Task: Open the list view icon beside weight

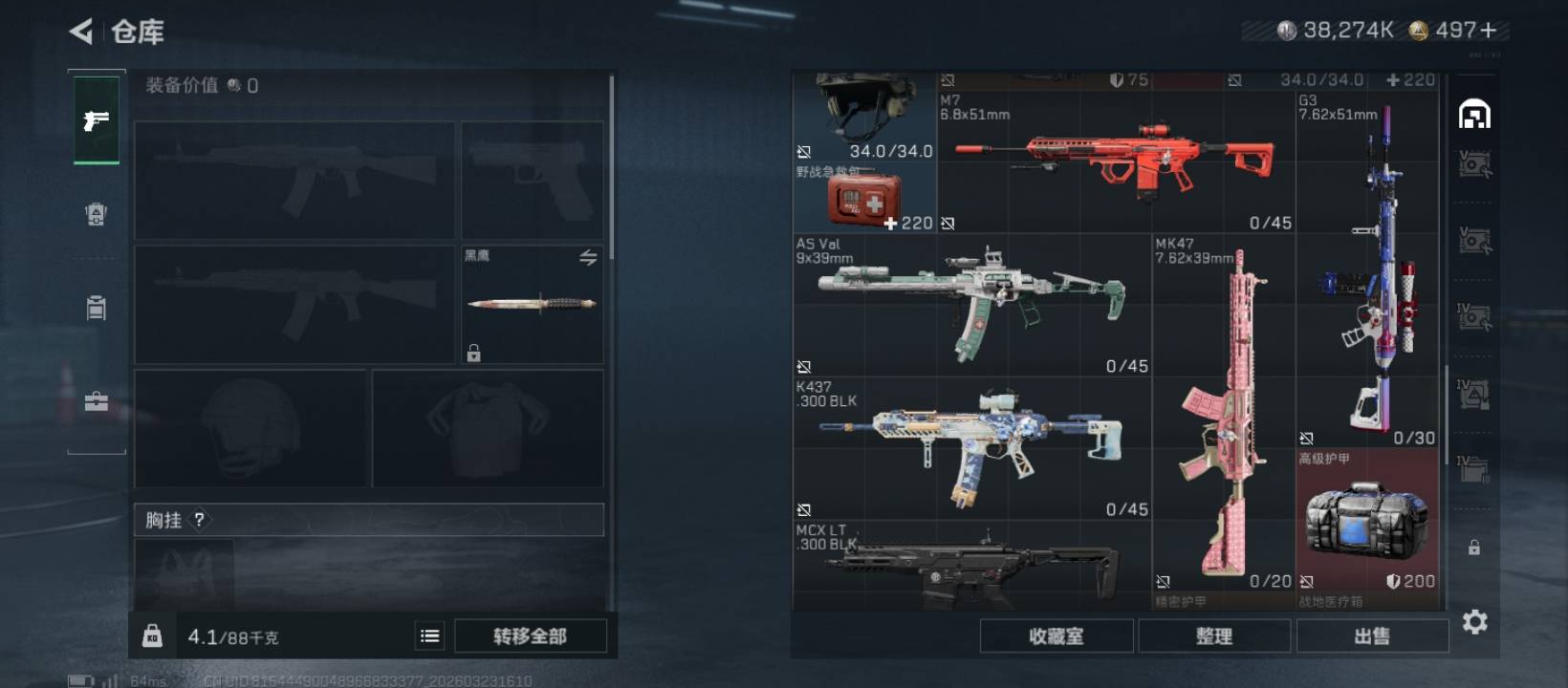Action: (430, 636)
